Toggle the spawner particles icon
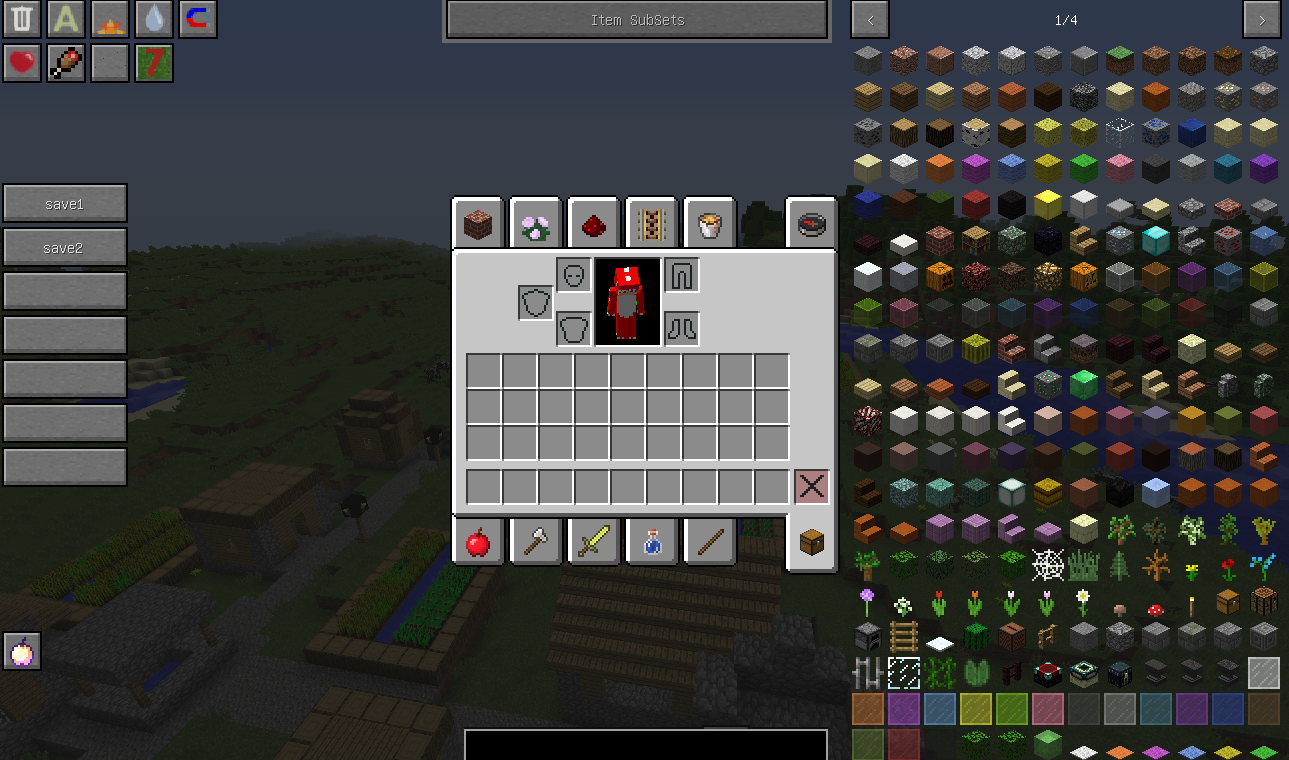The image size is (1289, 760). tap(109, 63)
